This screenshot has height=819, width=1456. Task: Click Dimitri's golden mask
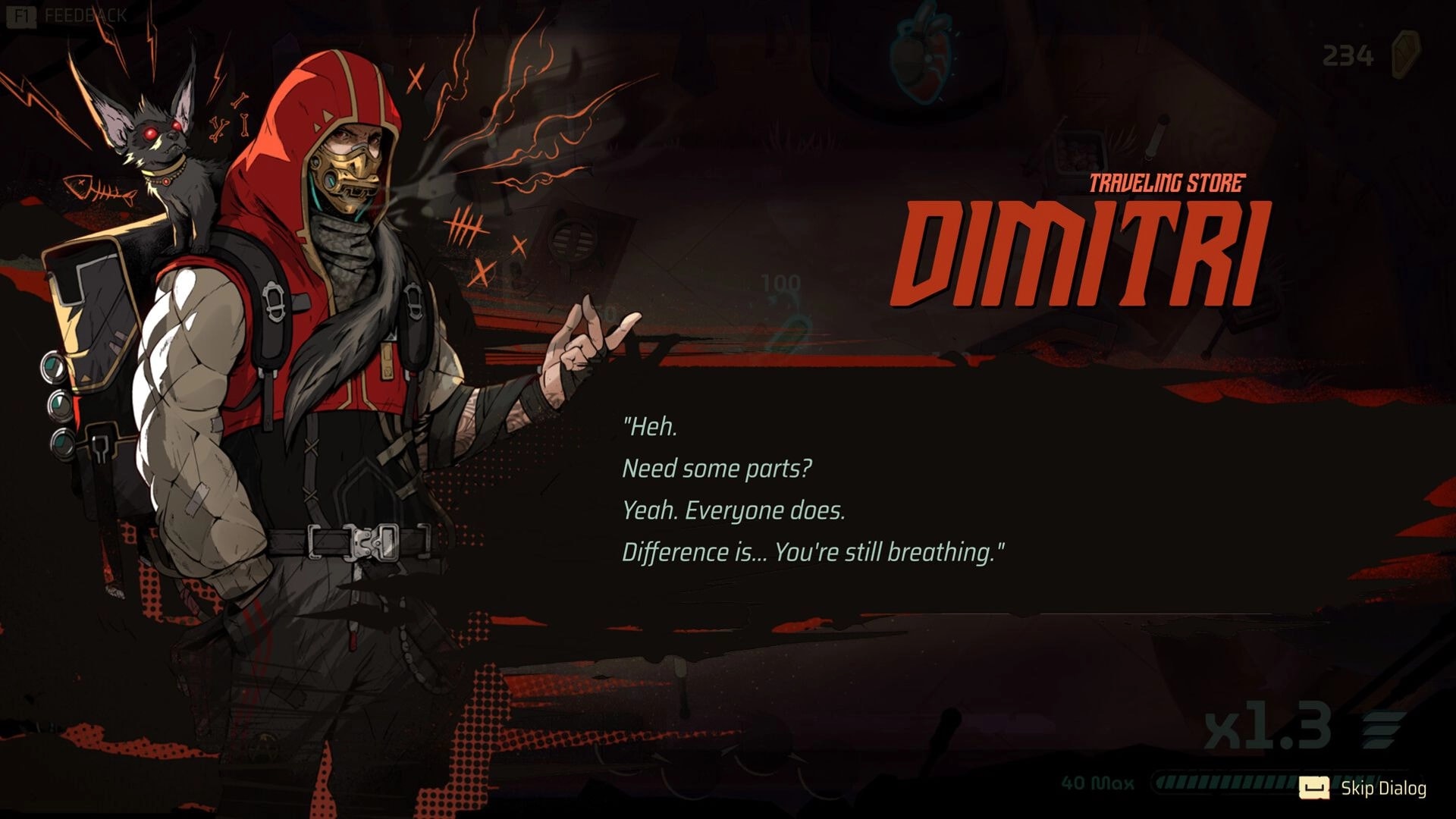point(349,178)
